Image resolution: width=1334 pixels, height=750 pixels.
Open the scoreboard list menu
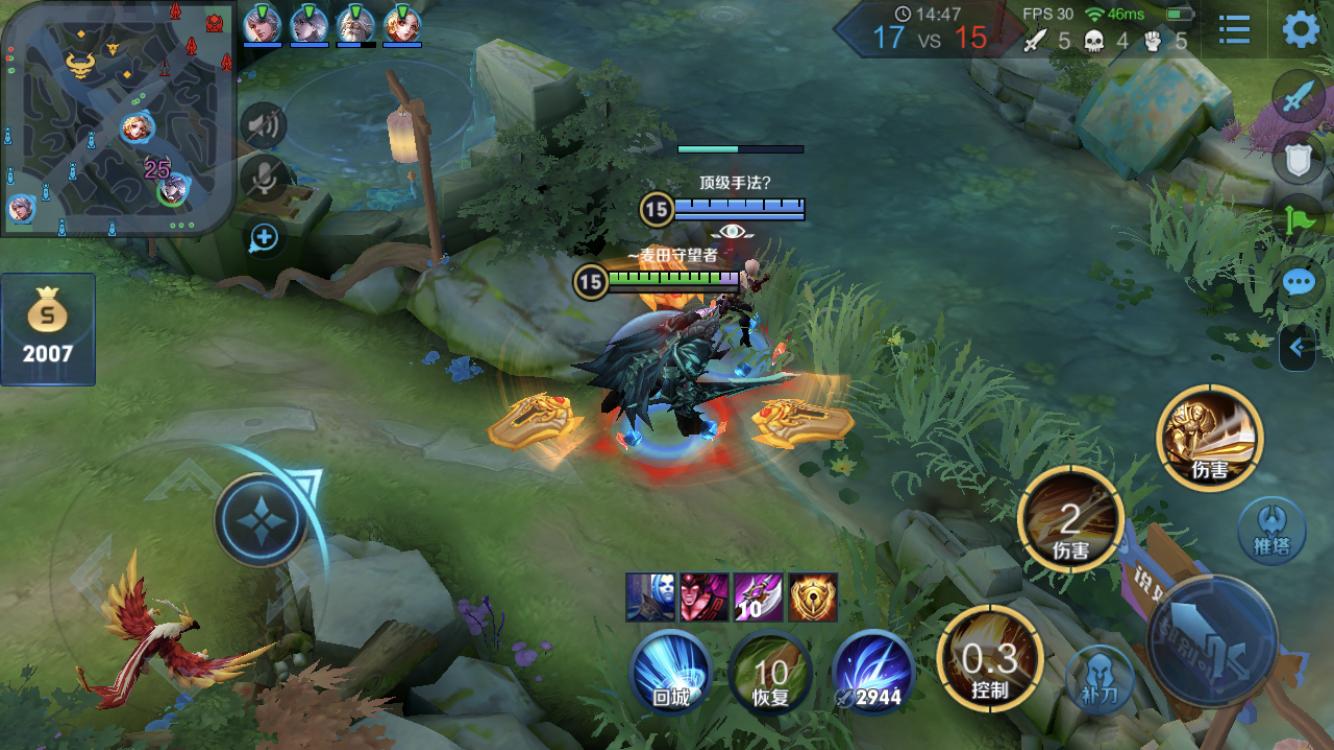click(1235, 30)
